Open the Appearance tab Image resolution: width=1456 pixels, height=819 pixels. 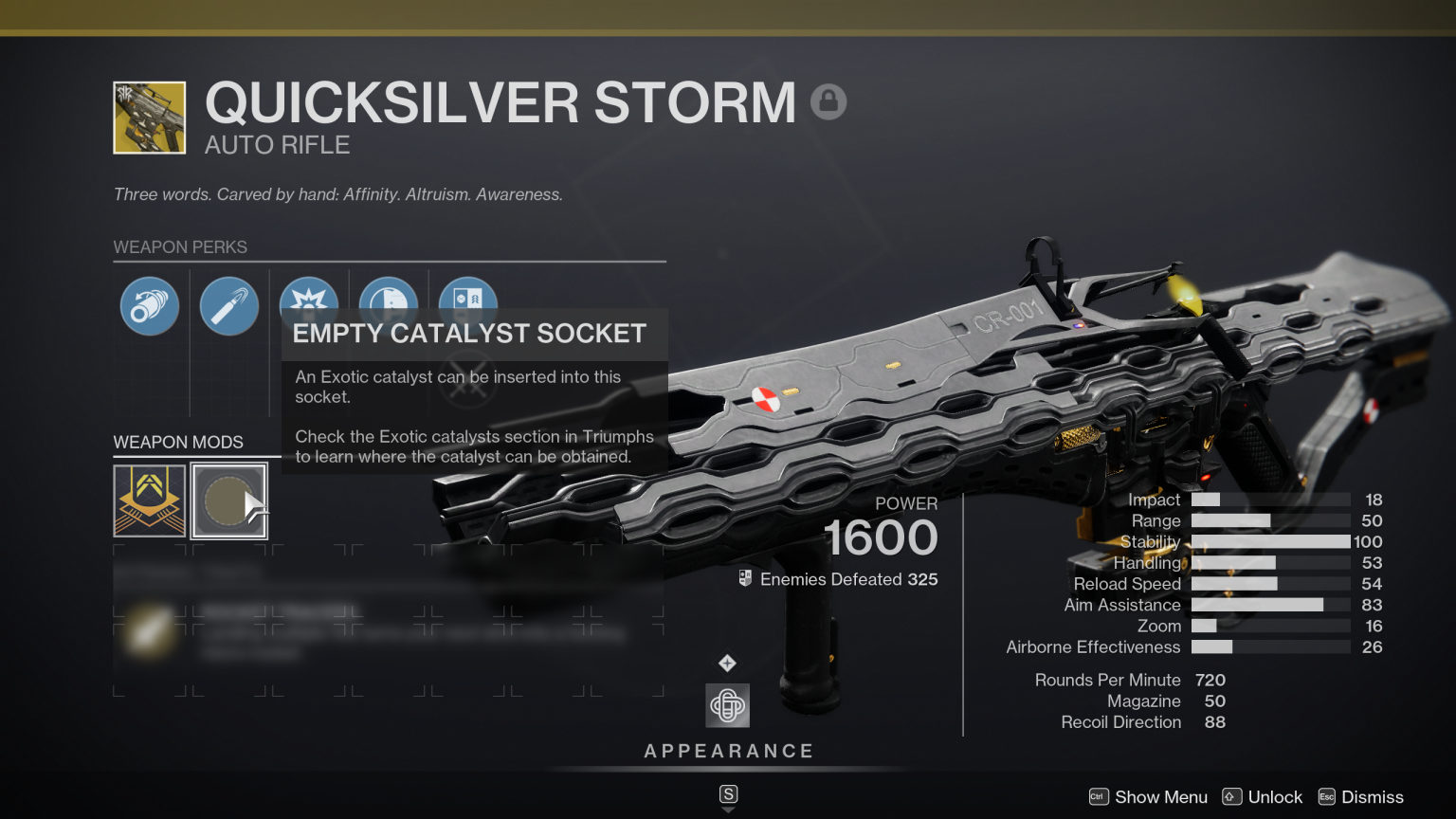coord(728,750)
